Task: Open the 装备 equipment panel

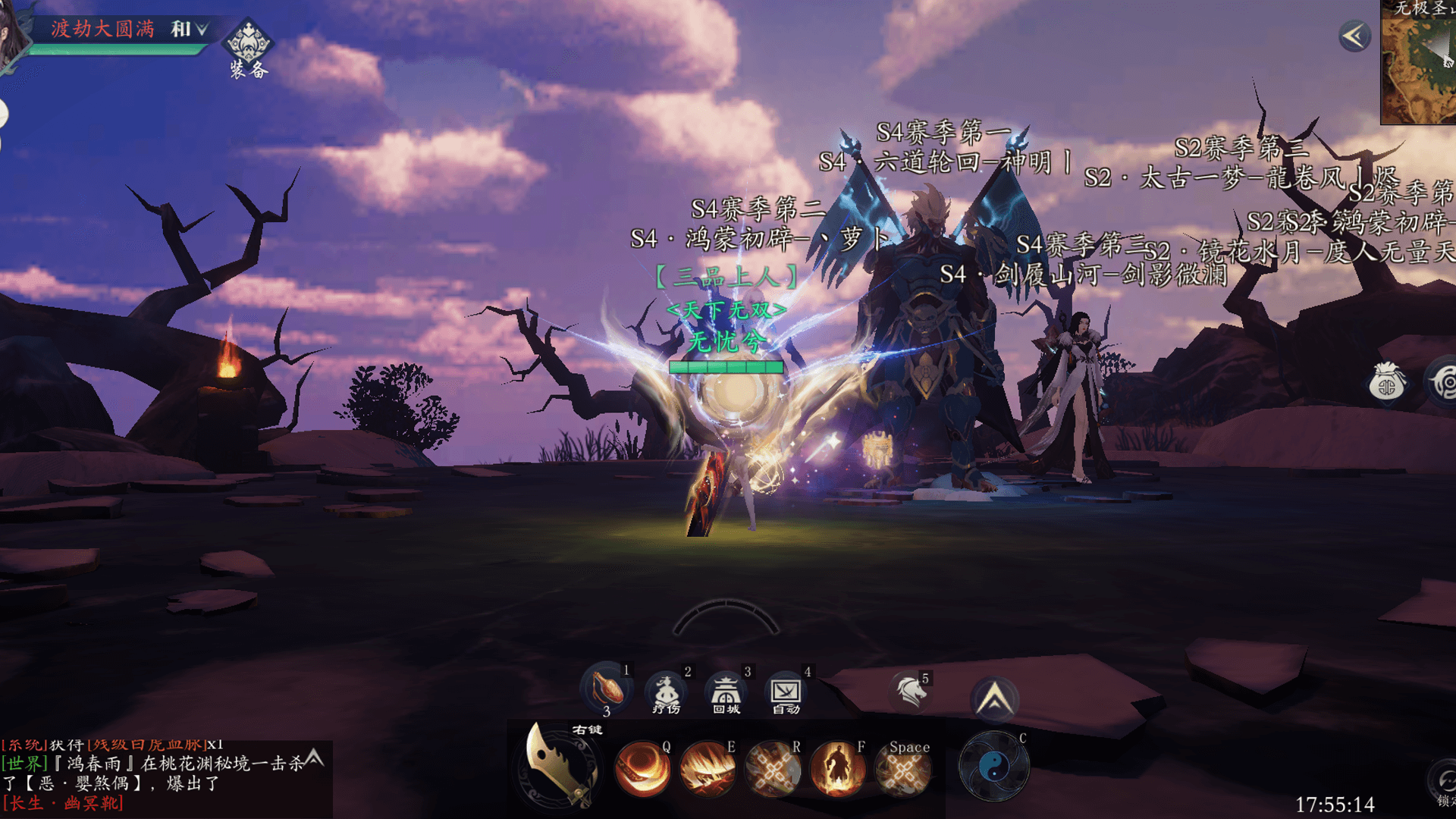Action: (x=248, y=47)
